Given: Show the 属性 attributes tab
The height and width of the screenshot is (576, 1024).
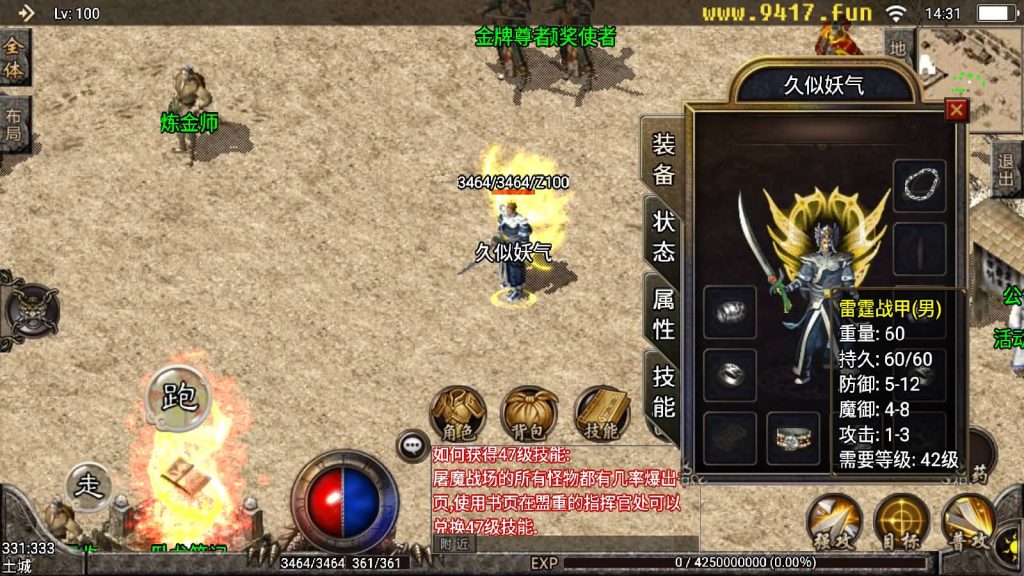Looking at the screenshot, I should [x=663, y=313].
